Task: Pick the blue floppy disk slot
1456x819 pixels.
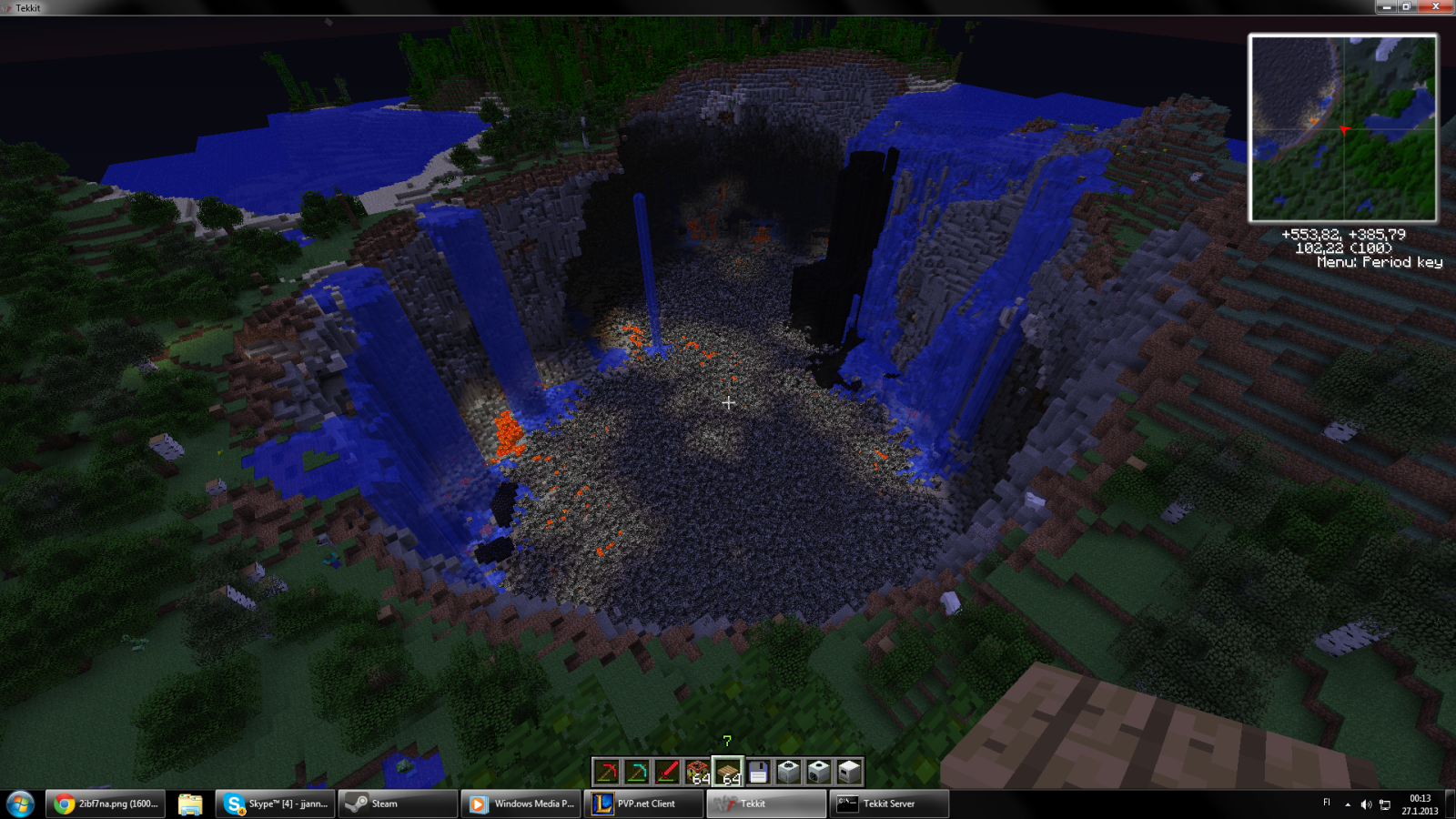Action: 758,772
